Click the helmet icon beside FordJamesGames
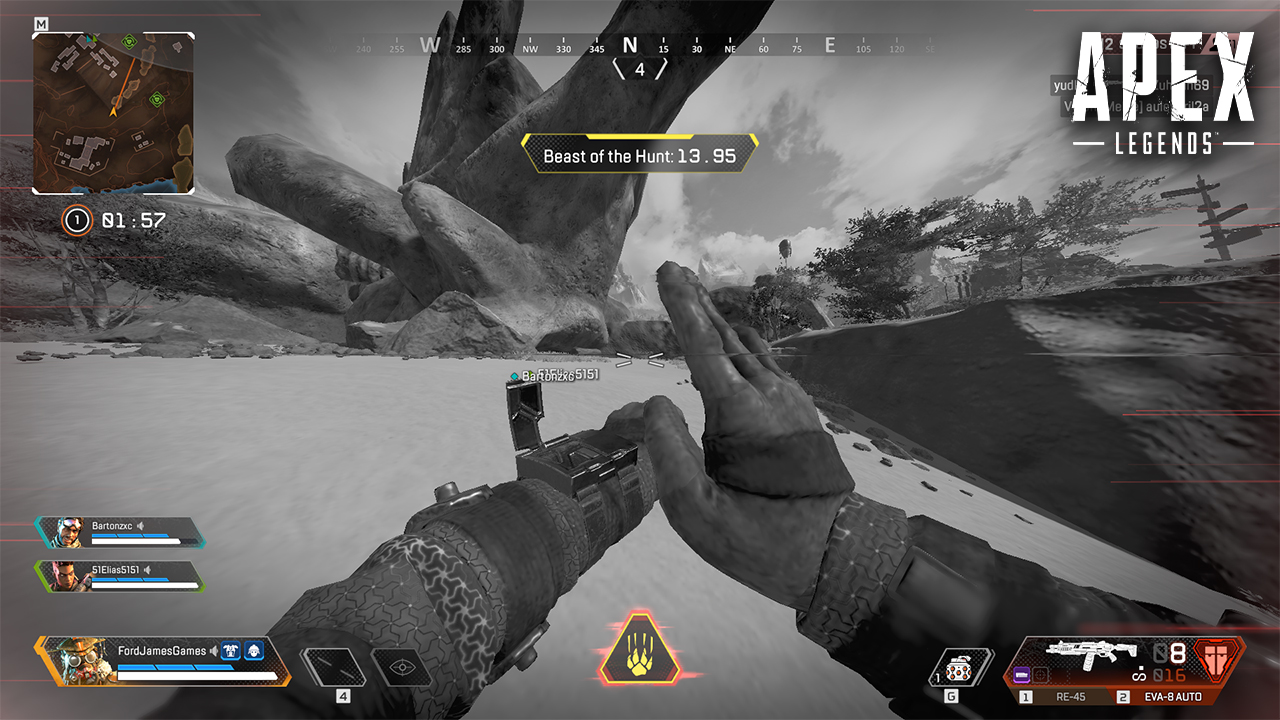 tap(255, 651)
